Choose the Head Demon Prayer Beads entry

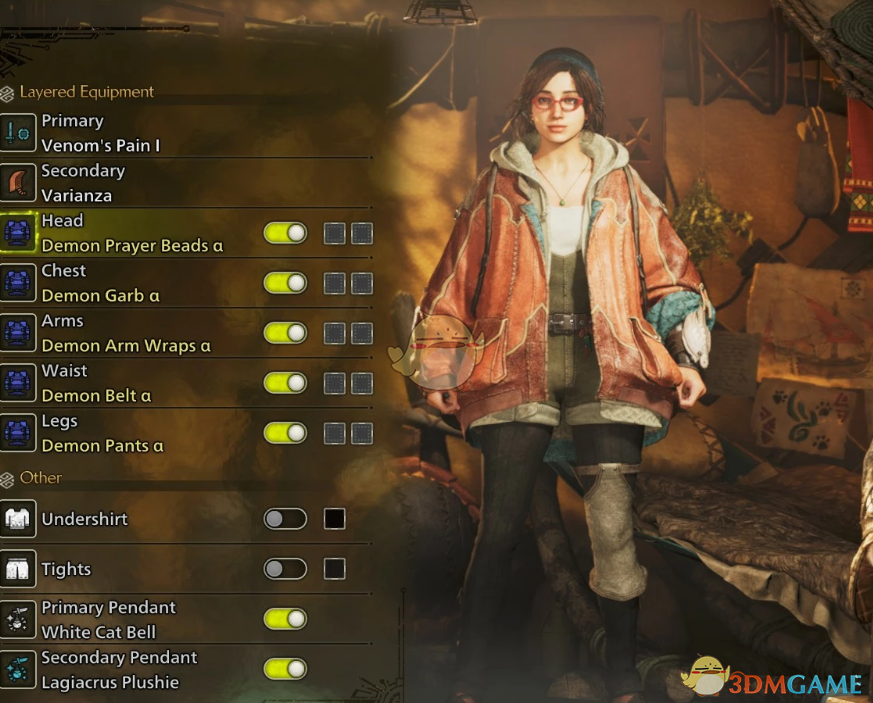coord(132,233)
